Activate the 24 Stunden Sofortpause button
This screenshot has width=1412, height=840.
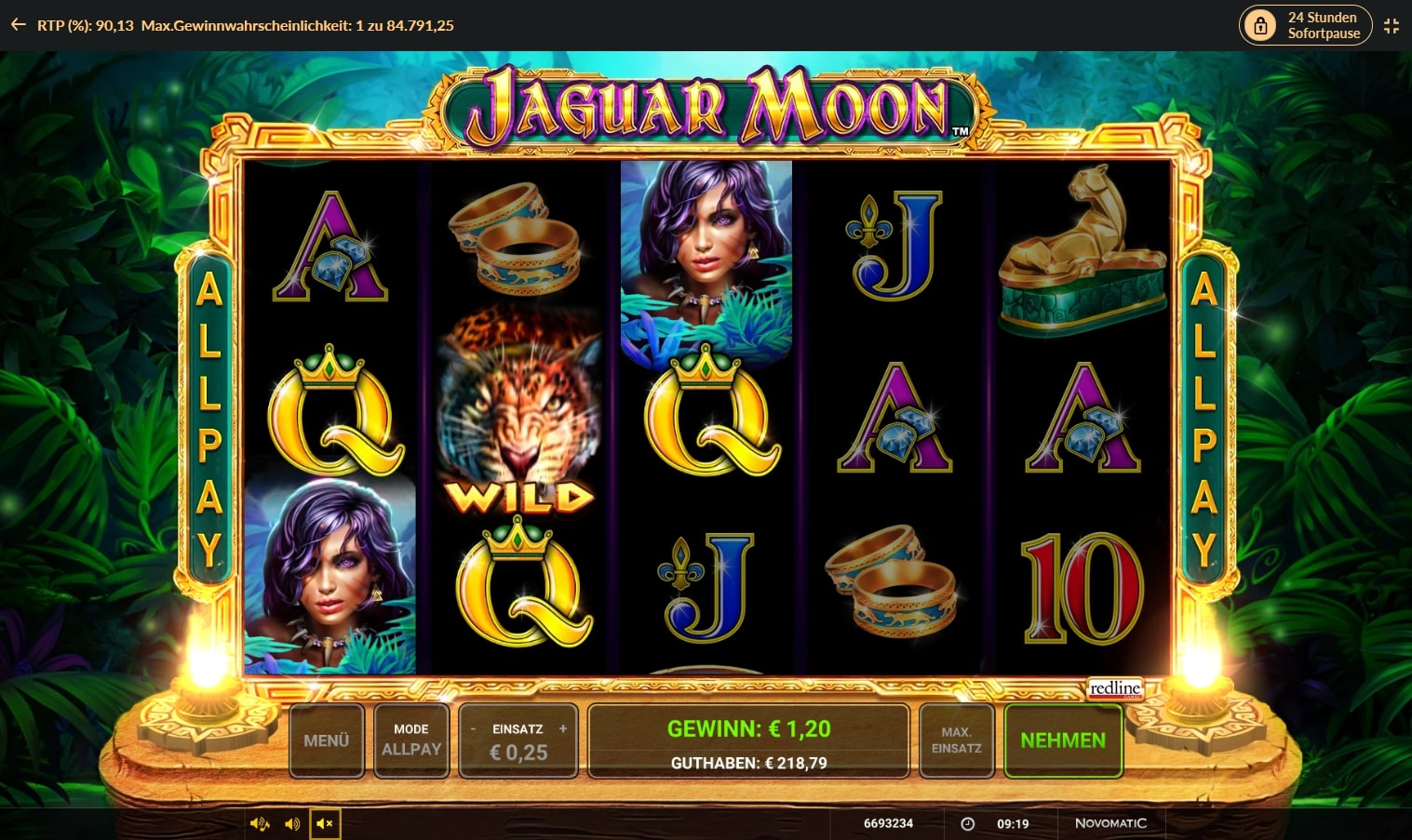(1303, 25)
